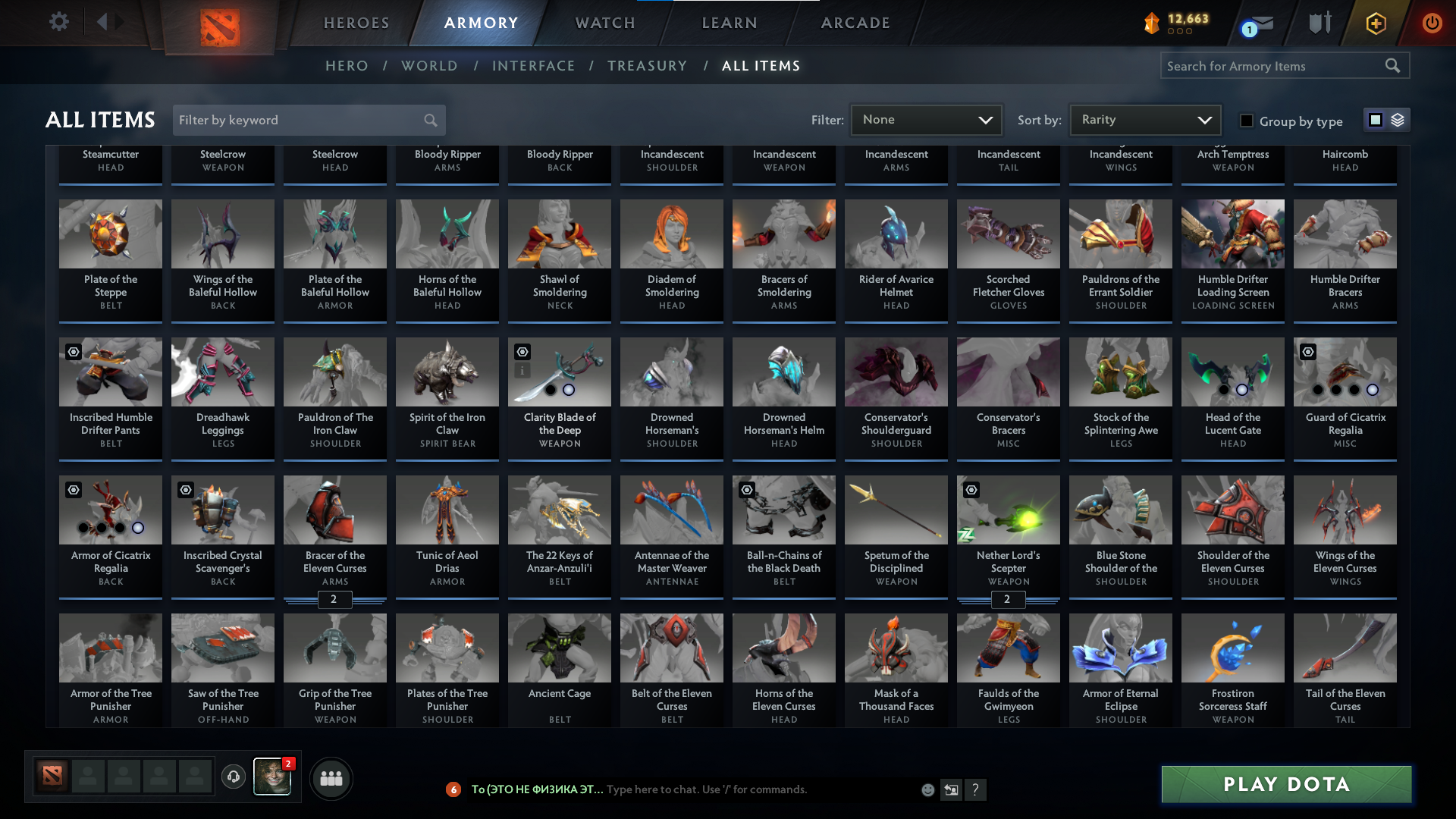
Task: Click the question mark help button in chat
Action: click(x=976, y=789)
